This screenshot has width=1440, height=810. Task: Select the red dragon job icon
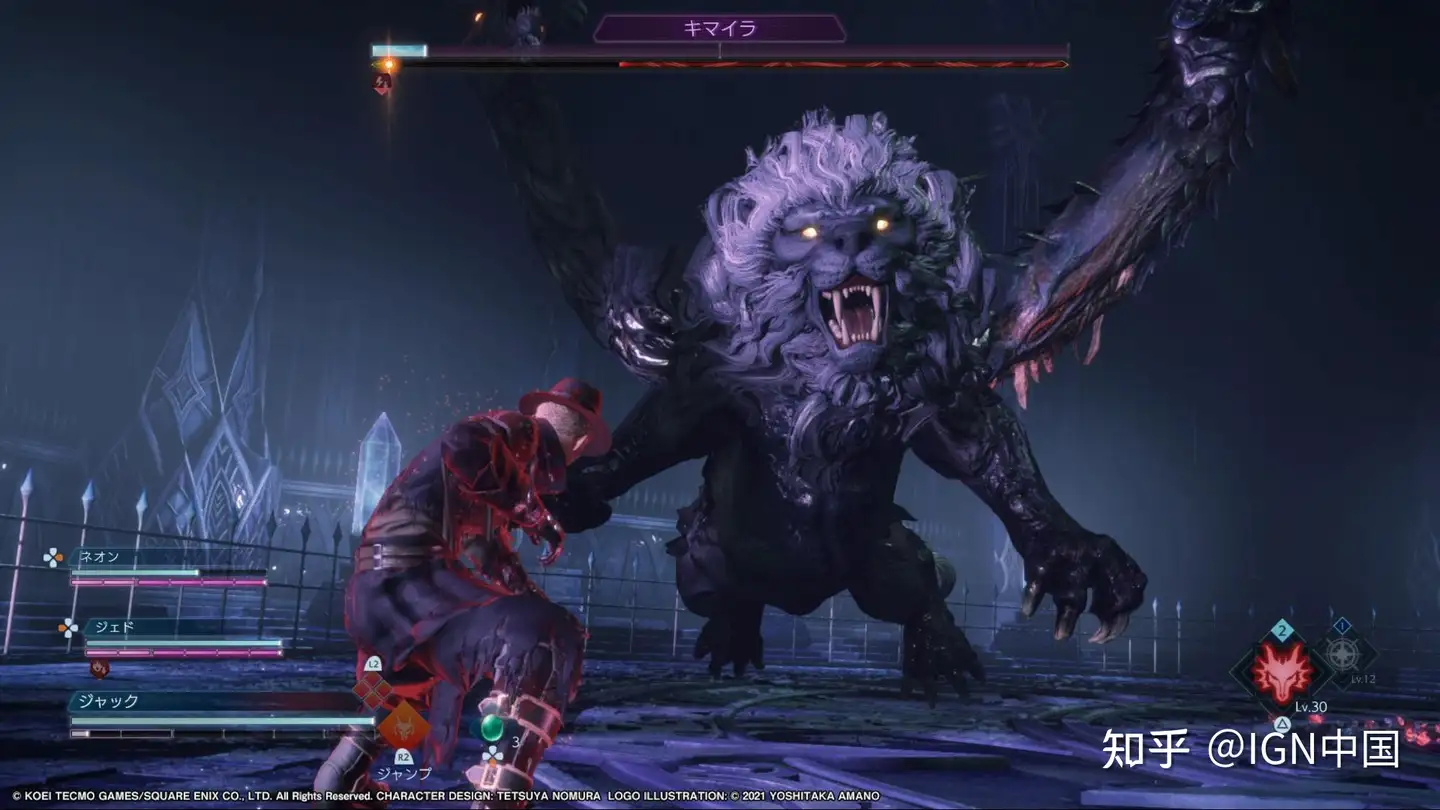pyautogui.click(x=1283, y=676)
